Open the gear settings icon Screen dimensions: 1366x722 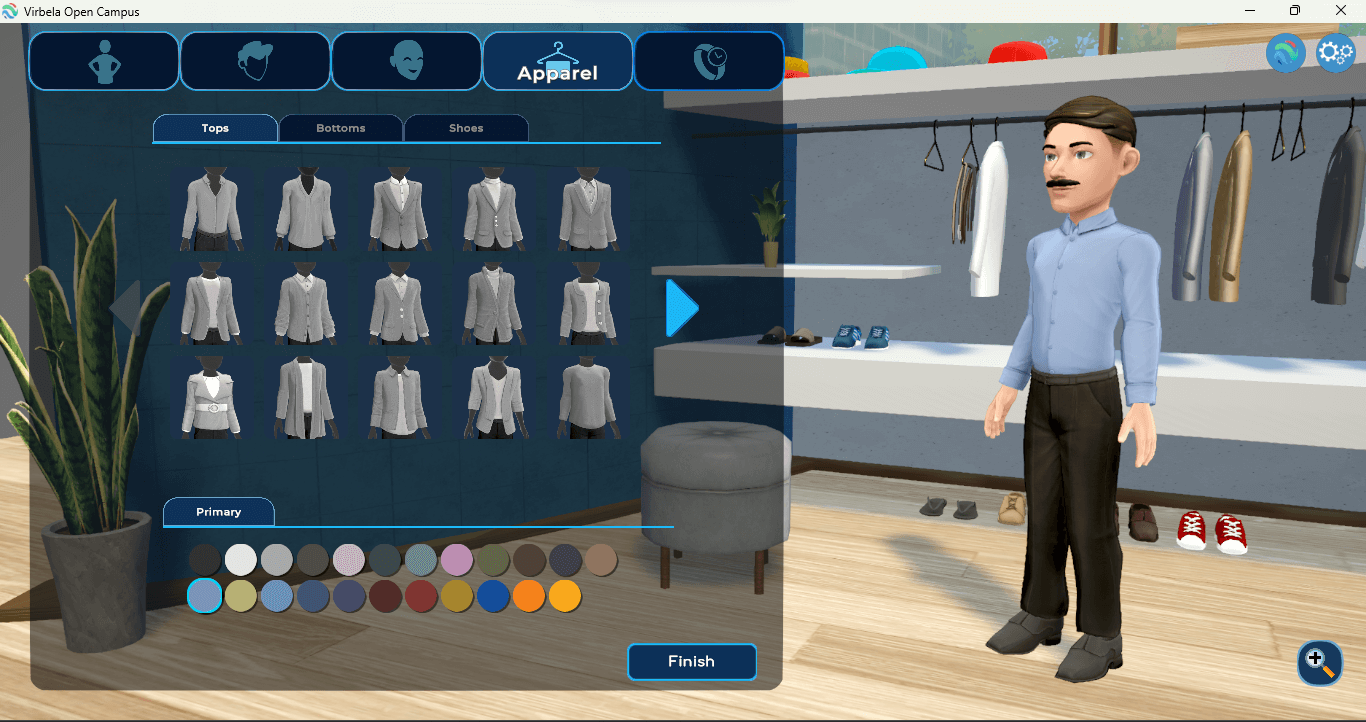(x=1336, y=53)
